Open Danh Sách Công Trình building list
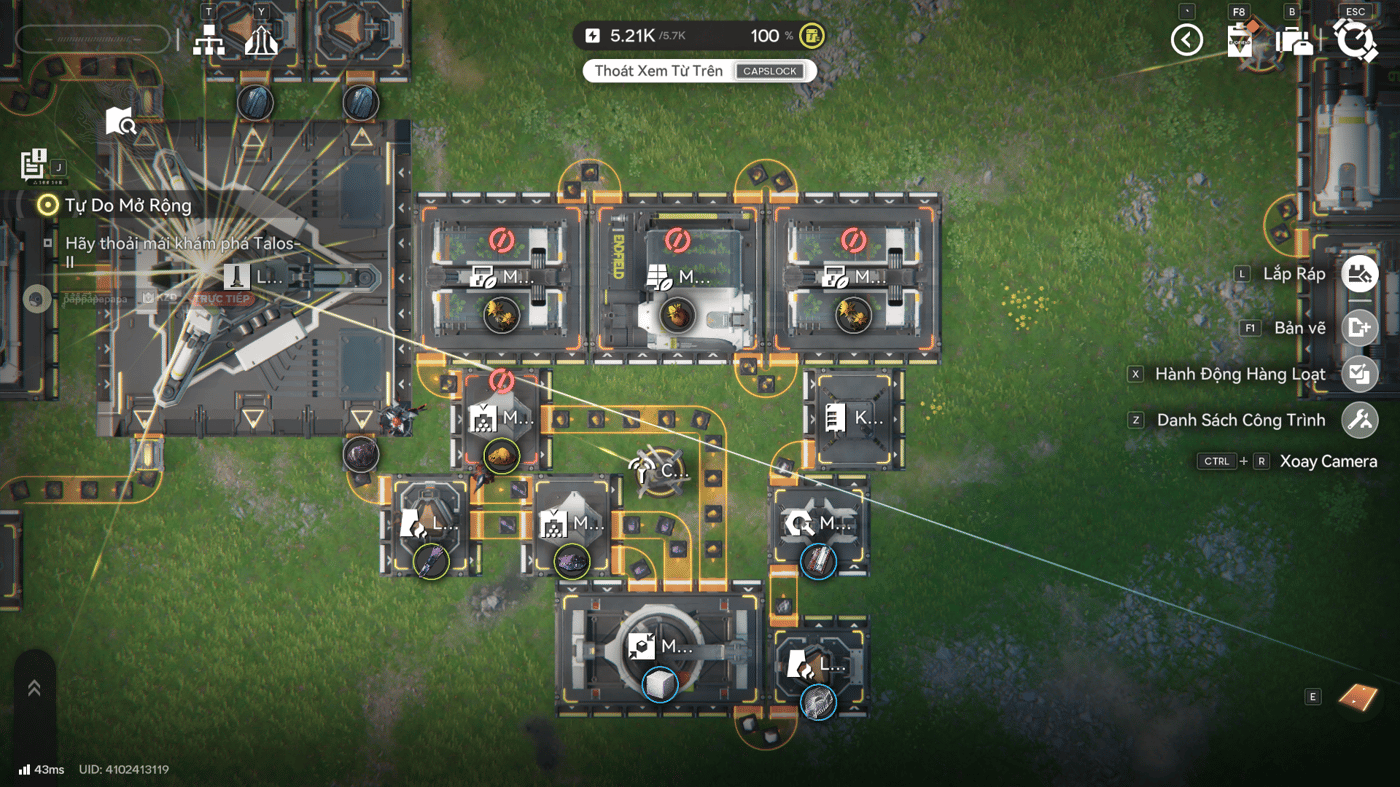 [1359, 420]
